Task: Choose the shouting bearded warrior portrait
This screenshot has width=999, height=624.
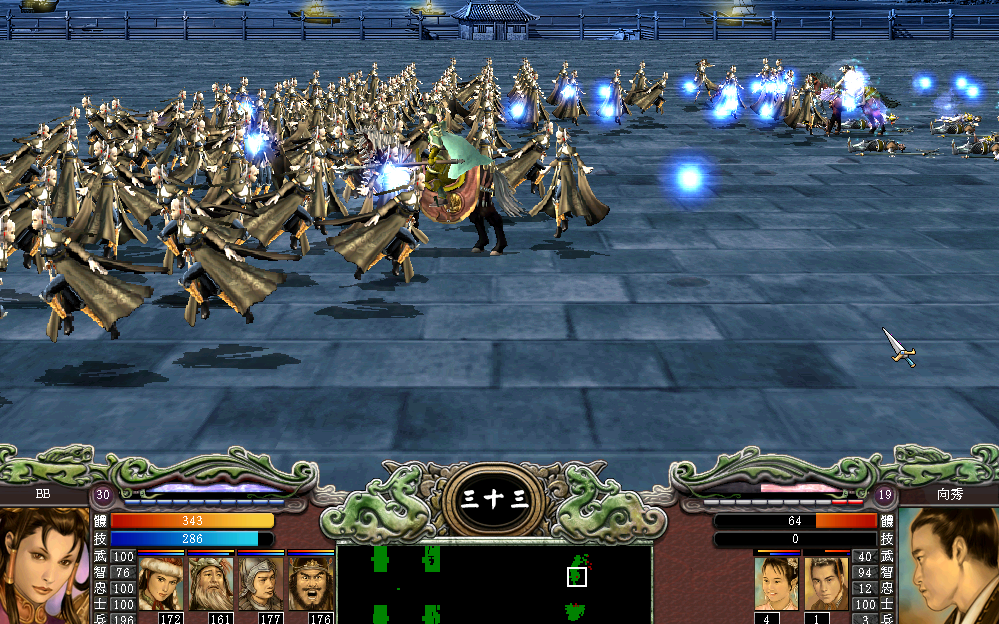Action: coord(311,583)
